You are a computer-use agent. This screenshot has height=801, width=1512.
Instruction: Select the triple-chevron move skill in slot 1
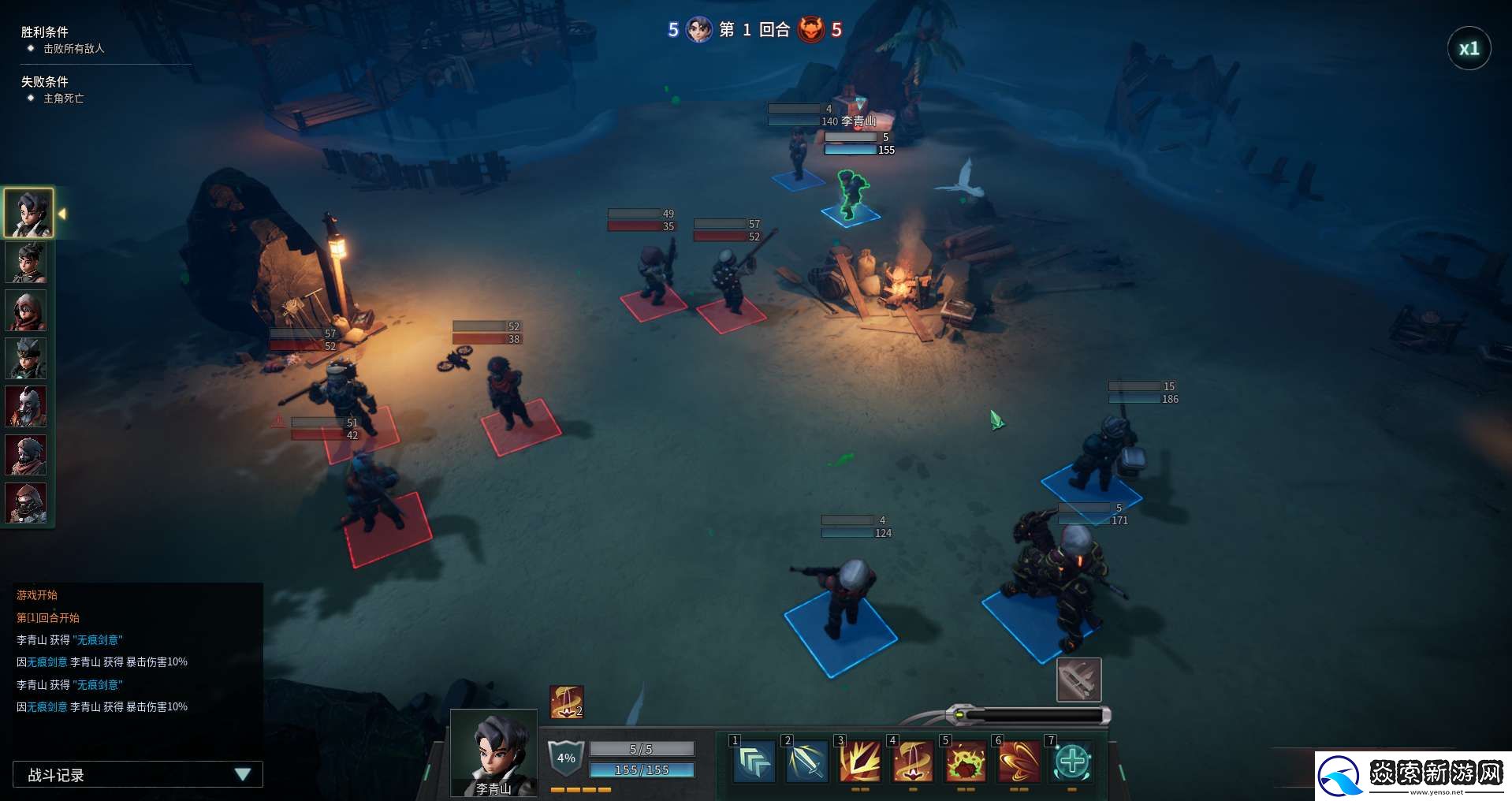pos(754,762)
